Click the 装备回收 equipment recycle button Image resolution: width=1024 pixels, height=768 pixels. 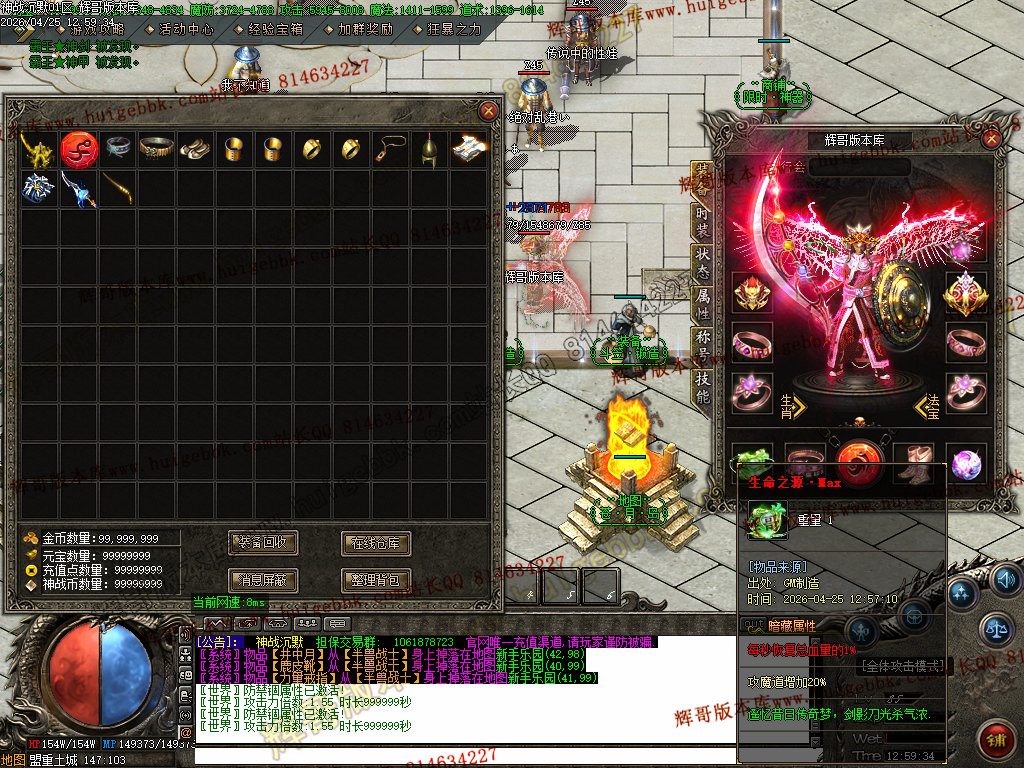coord(263,543)
